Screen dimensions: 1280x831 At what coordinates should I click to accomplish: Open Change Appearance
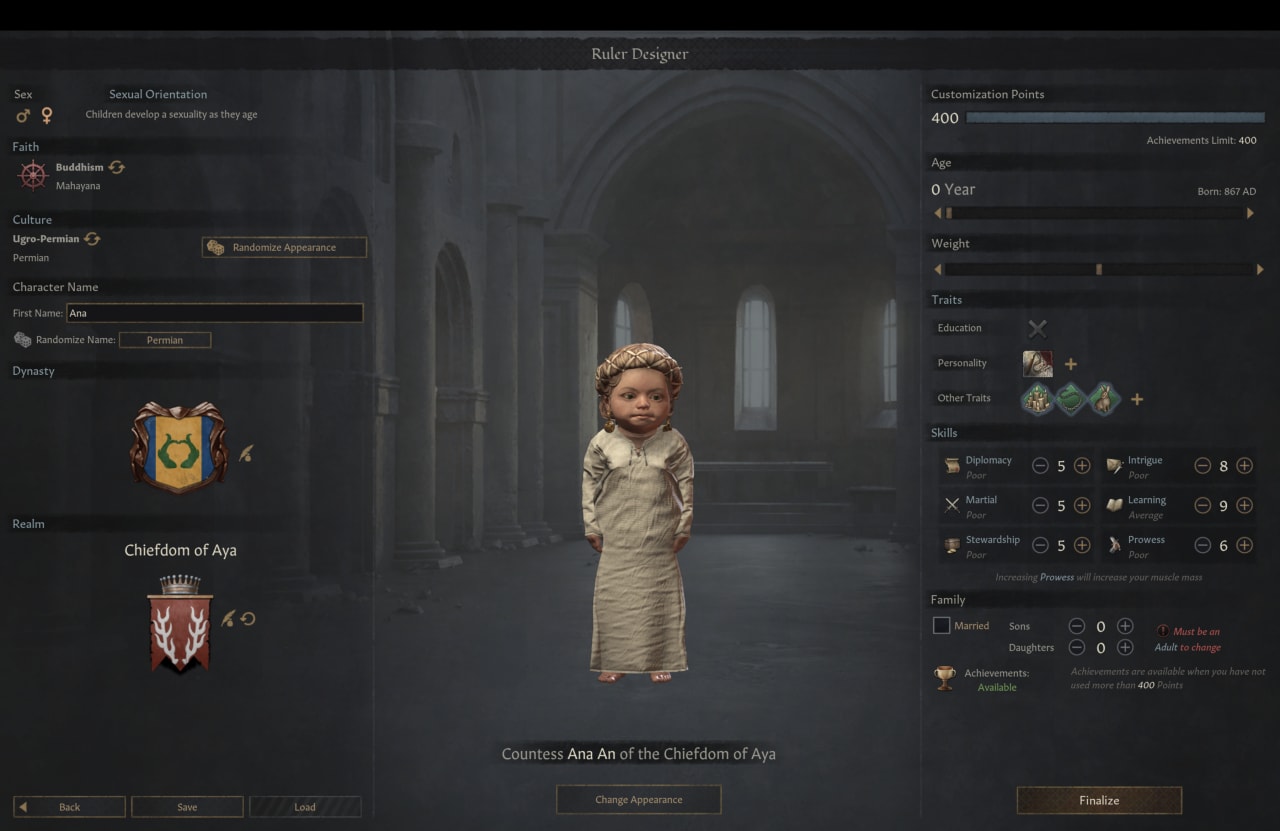click(x=638, y=799)
